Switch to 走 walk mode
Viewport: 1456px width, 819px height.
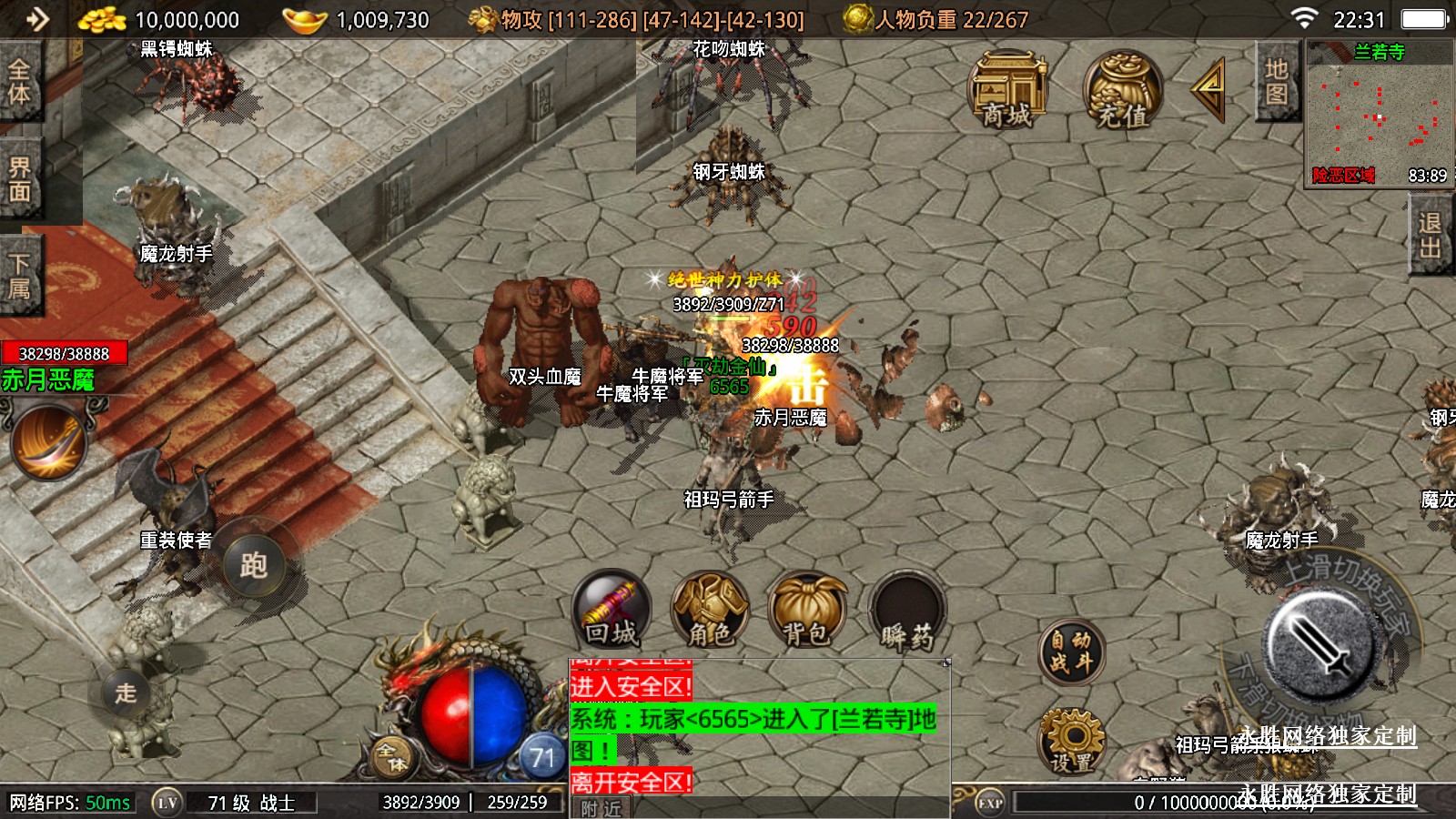click(x=126, y=693)
